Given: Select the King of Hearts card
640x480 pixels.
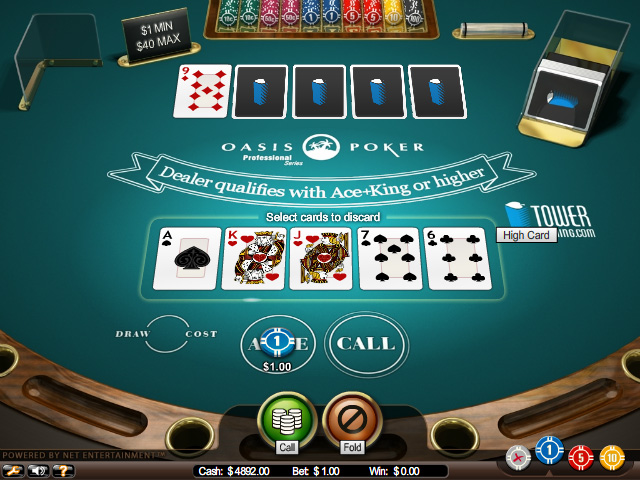Looking at the screenshot, I should [254, 258].
